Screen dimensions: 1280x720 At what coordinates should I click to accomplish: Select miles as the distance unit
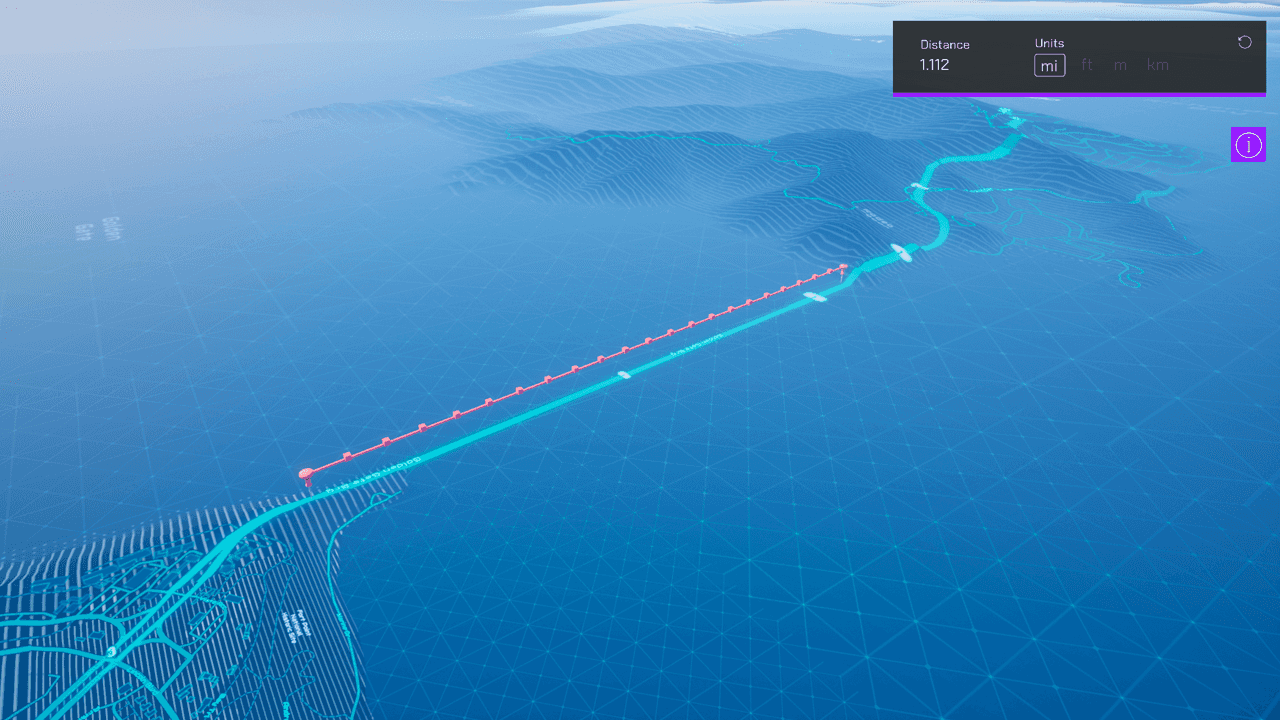(x=1049, y=66)
